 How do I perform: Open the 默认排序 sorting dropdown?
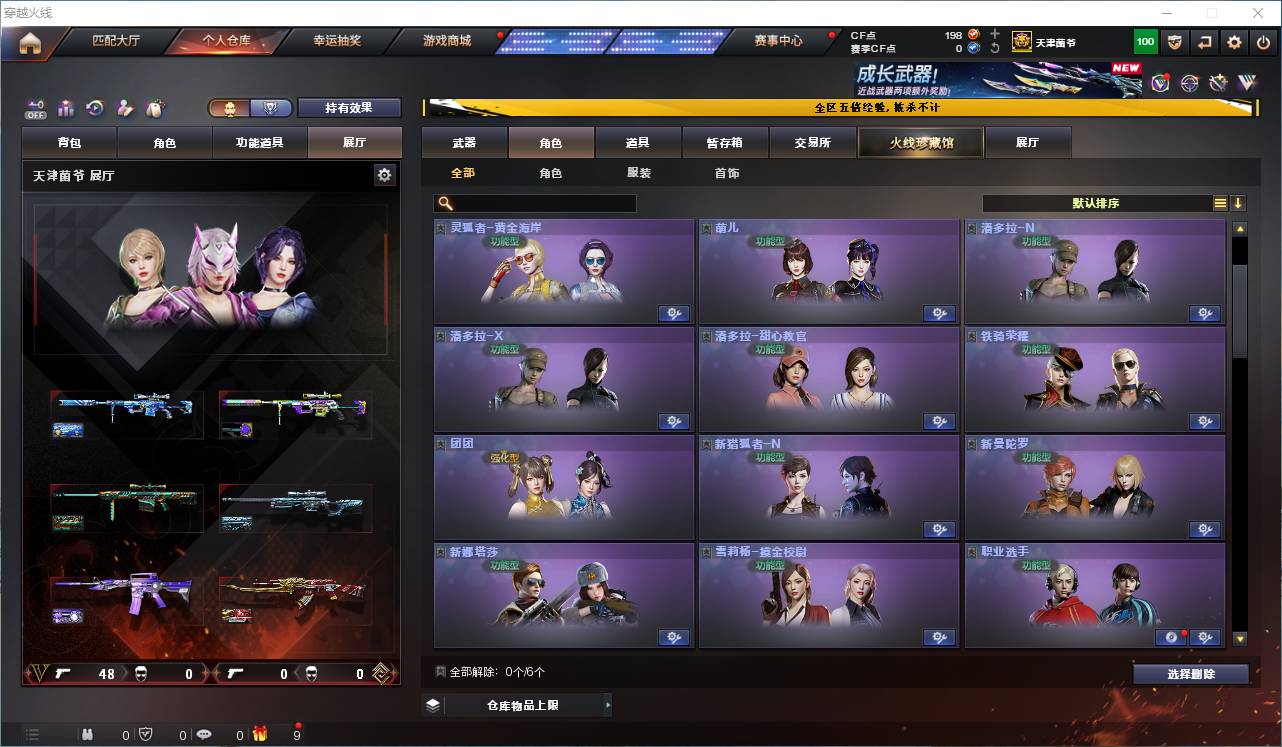(x=1096, y=203)
